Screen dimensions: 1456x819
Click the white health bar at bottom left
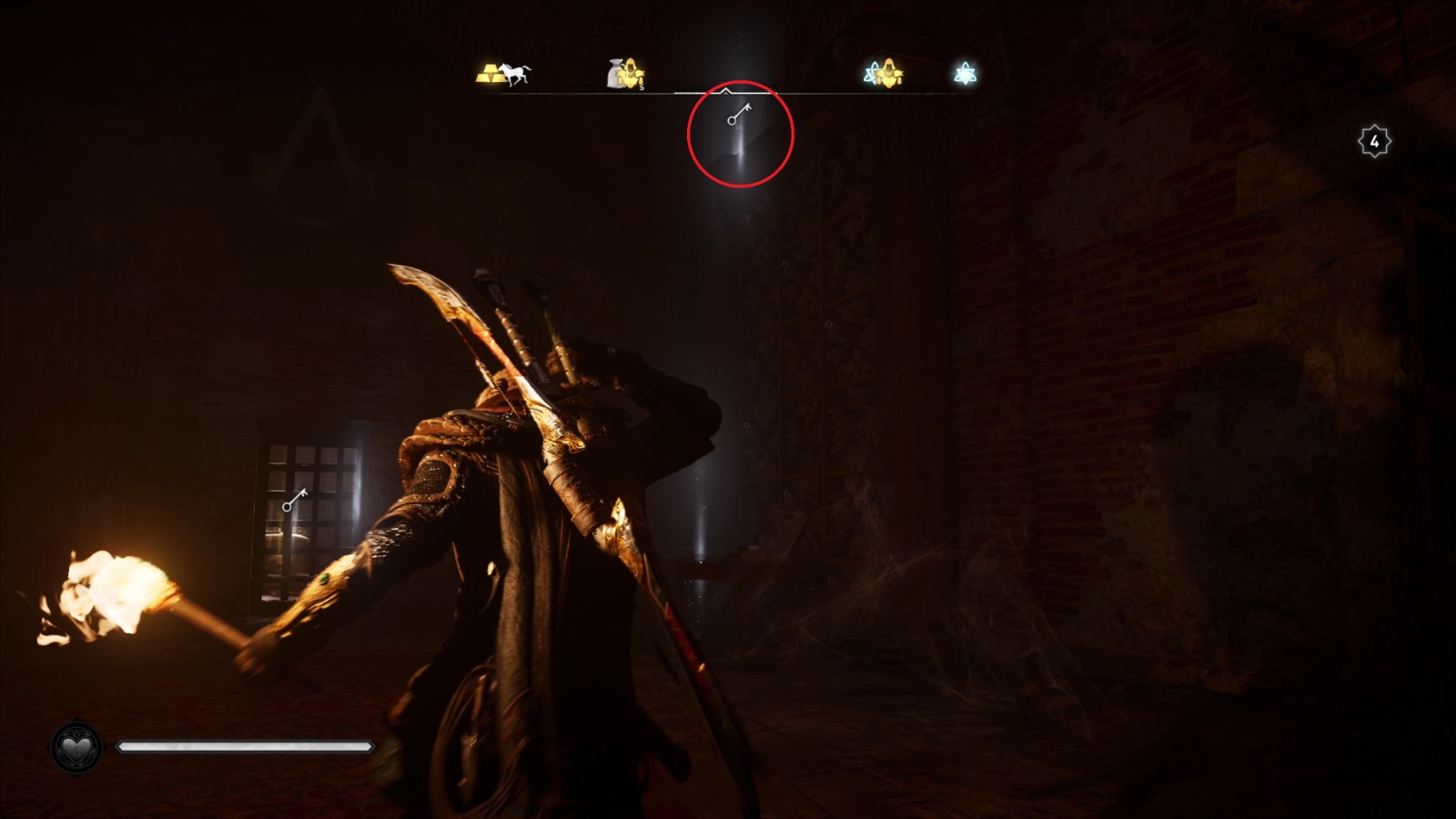click(246, 745)
